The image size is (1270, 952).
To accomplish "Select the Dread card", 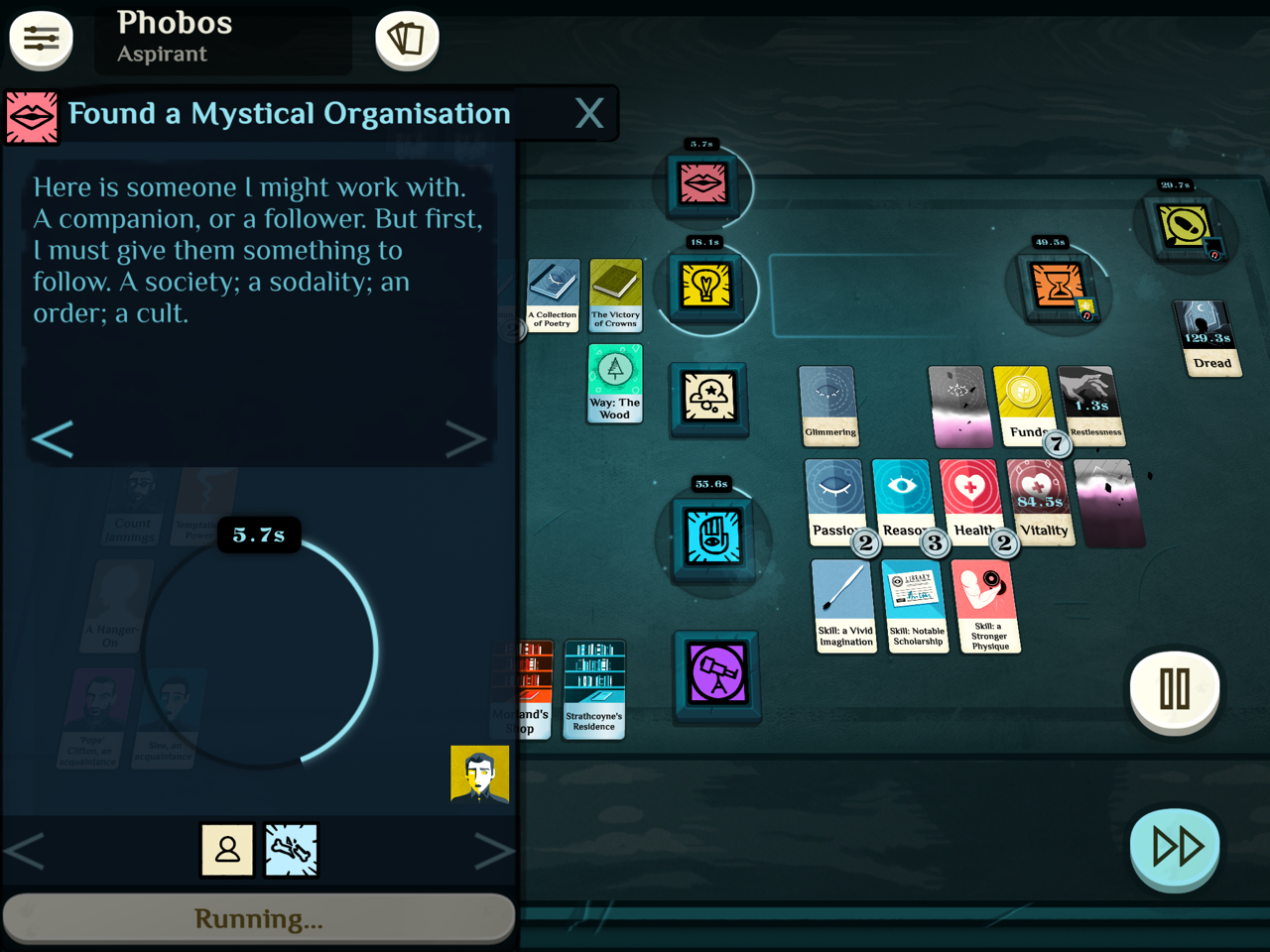I will [1206, 338].
